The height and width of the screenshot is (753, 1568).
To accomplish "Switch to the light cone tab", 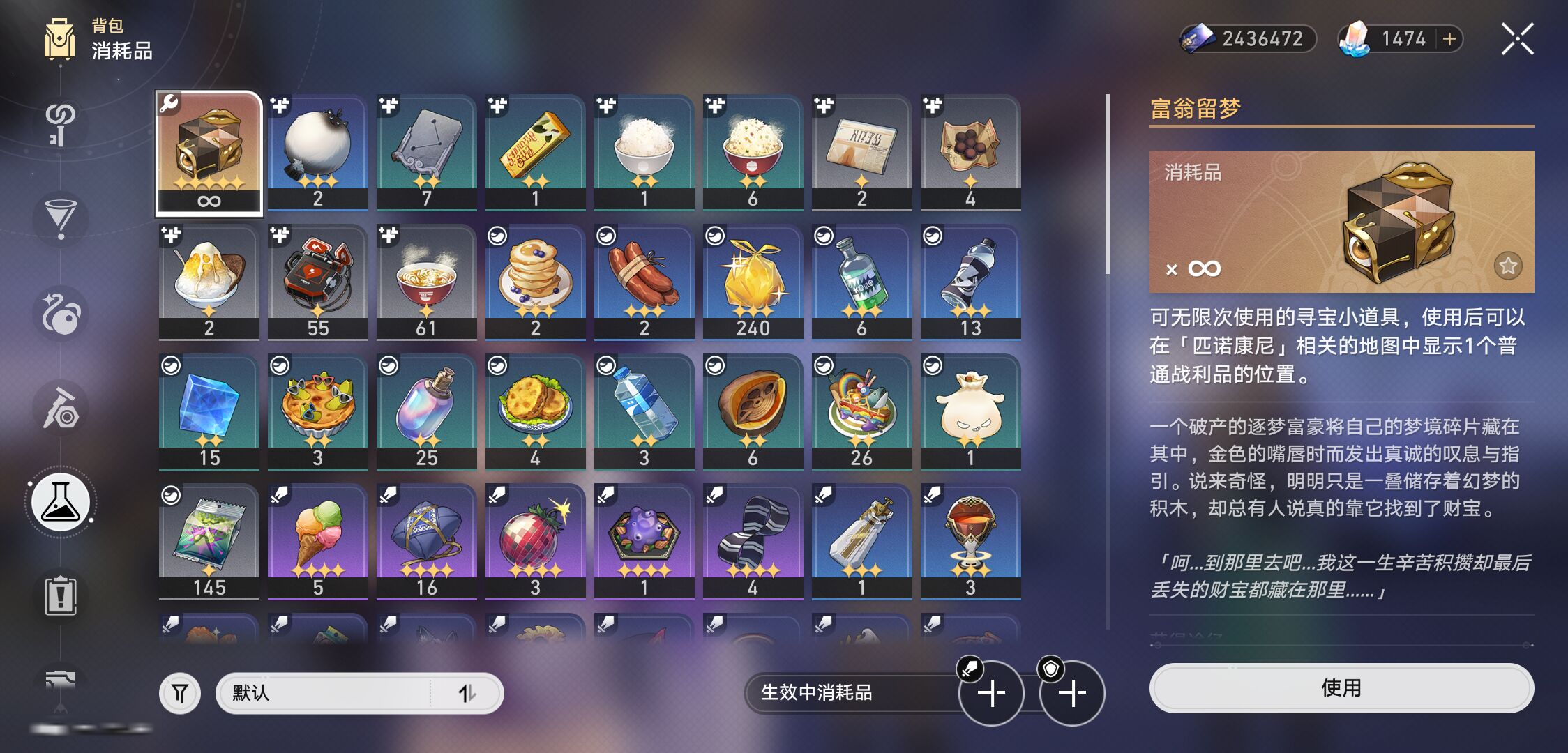I will tap(61, 218).
